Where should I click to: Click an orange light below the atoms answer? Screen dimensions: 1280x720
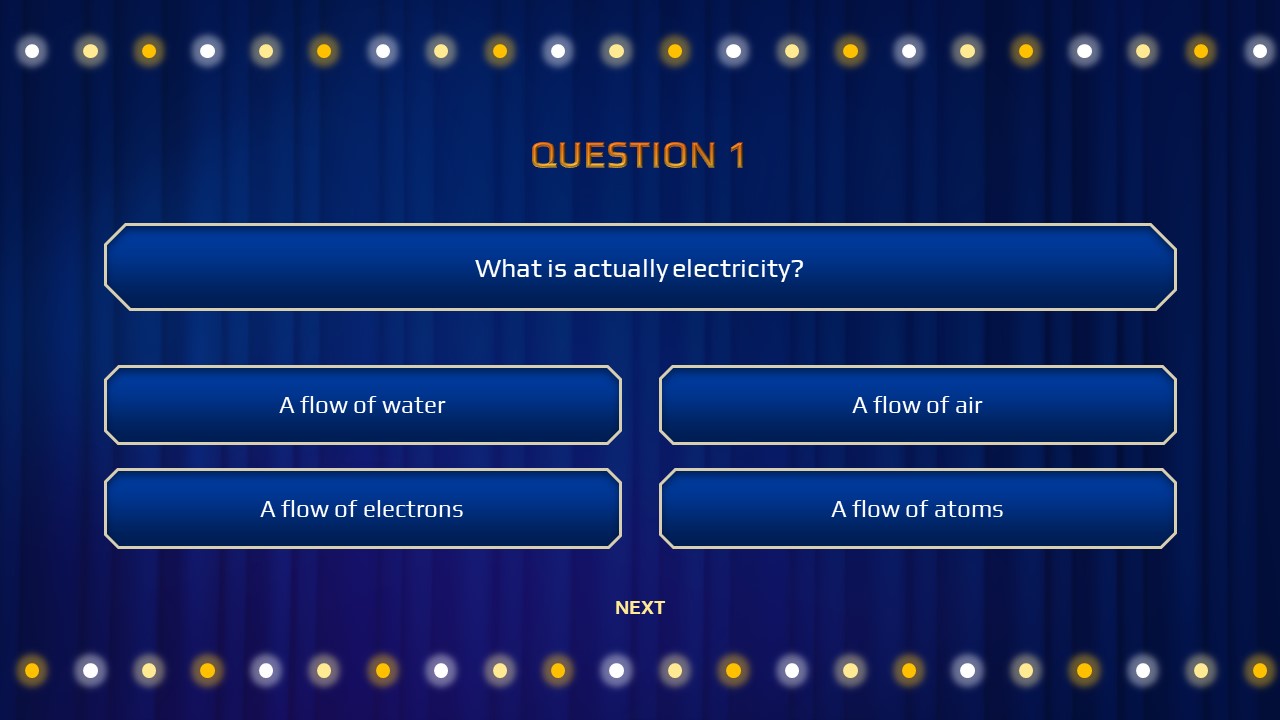(908, 670)
